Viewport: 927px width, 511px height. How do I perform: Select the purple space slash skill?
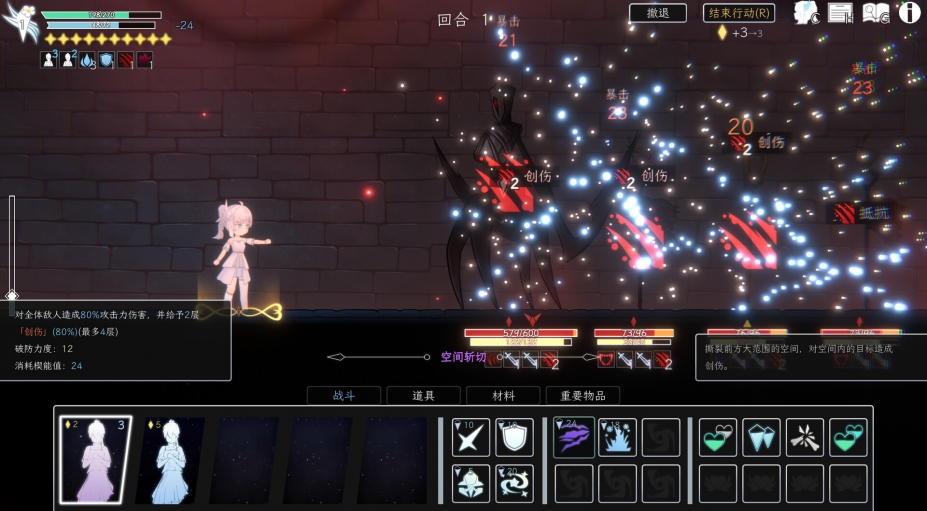pyautogui.click(x=574, y=438)
